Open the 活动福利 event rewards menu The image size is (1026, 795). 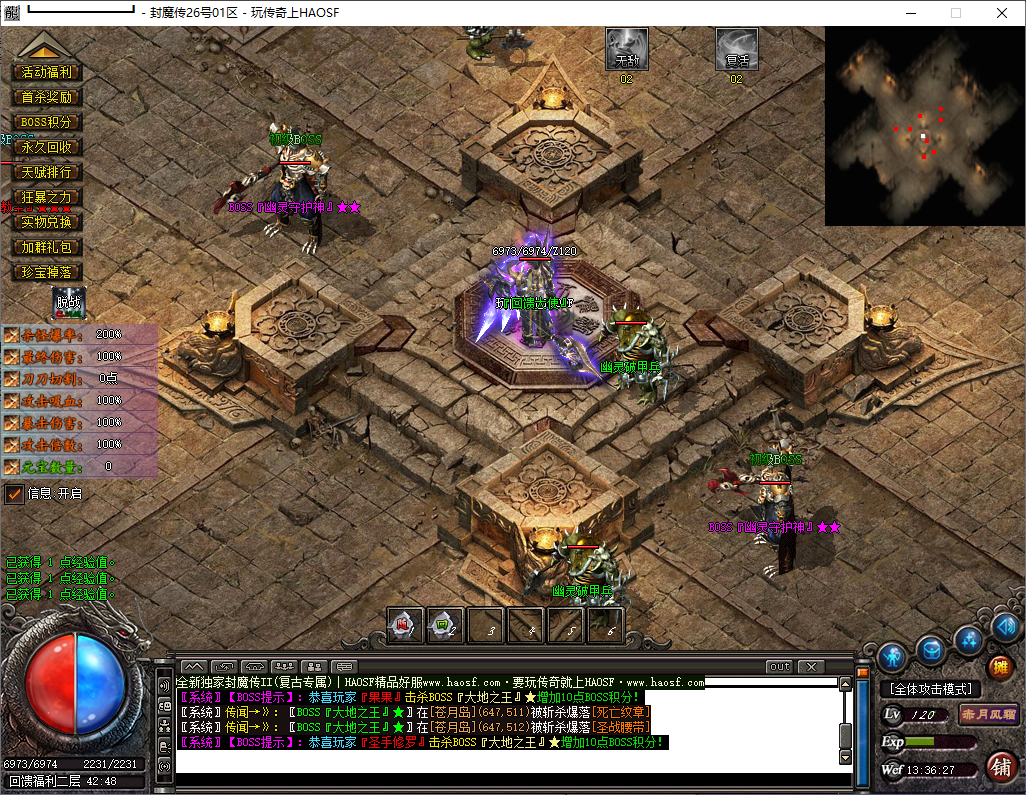click(x=46, y=72)
